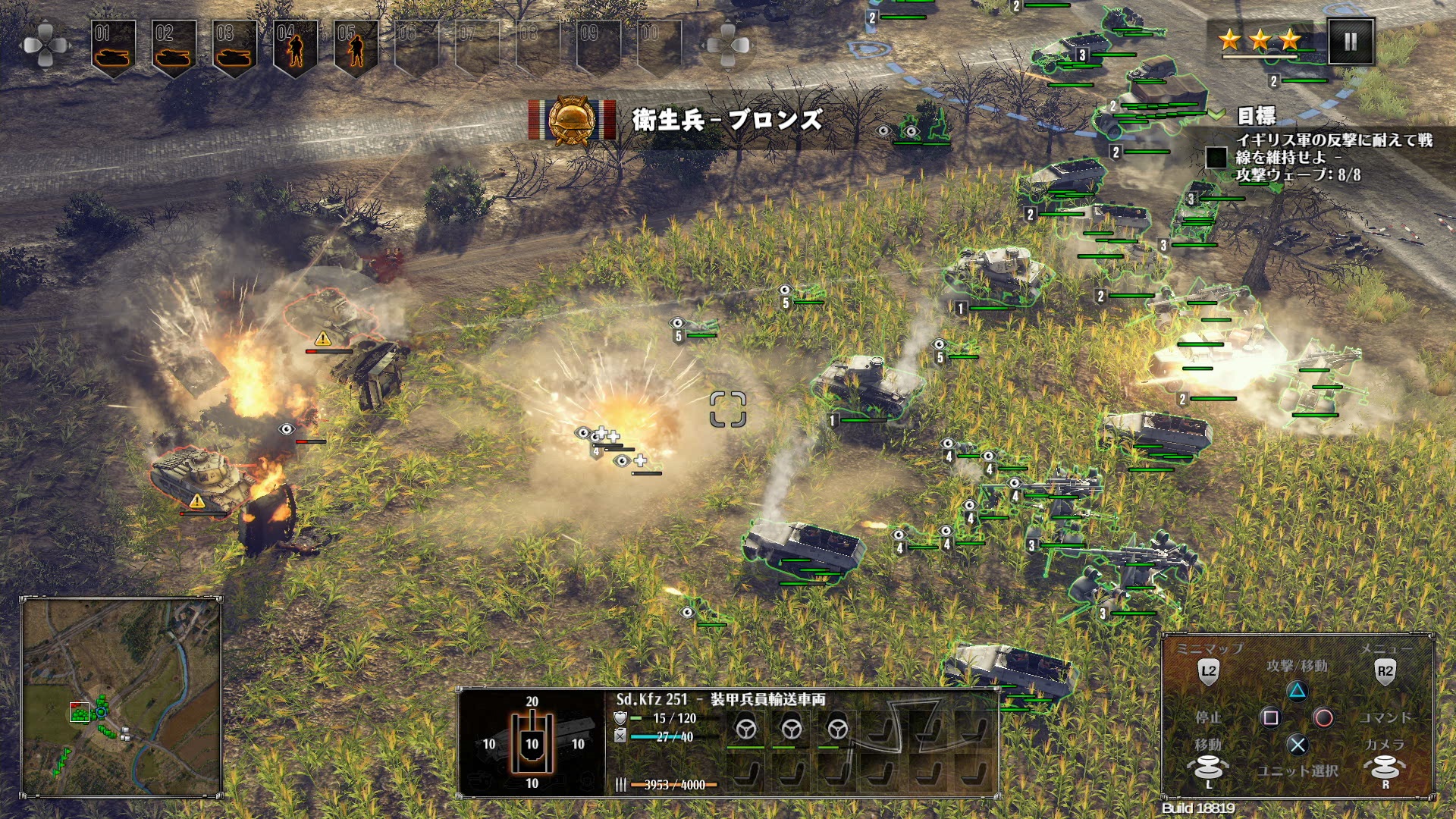Pause the game with the pause button
The image size is (1456, 819).
coord(1350,42)
